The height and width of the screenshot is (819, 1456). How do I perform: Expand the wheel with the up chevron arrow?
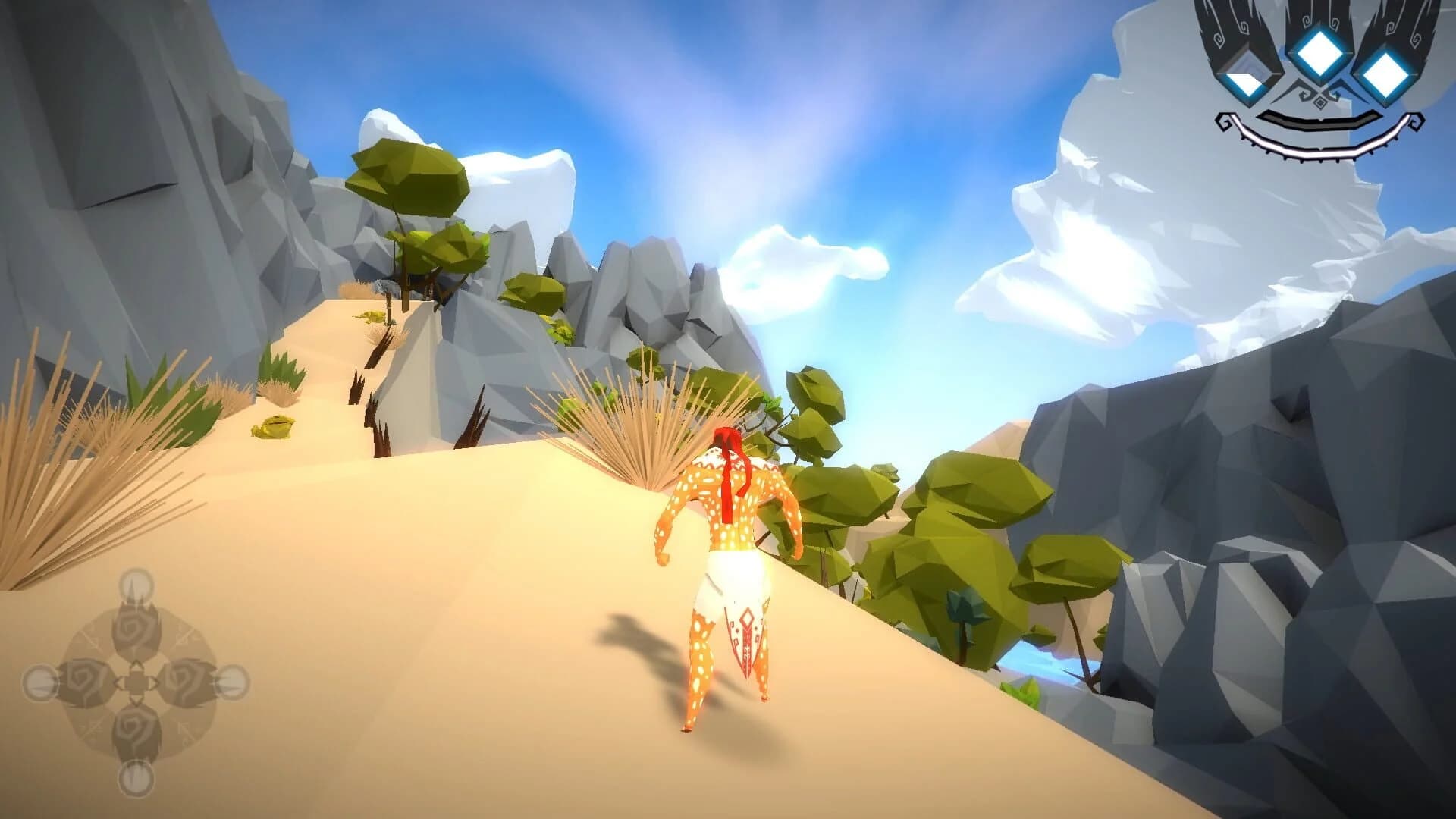pos(137,664)
